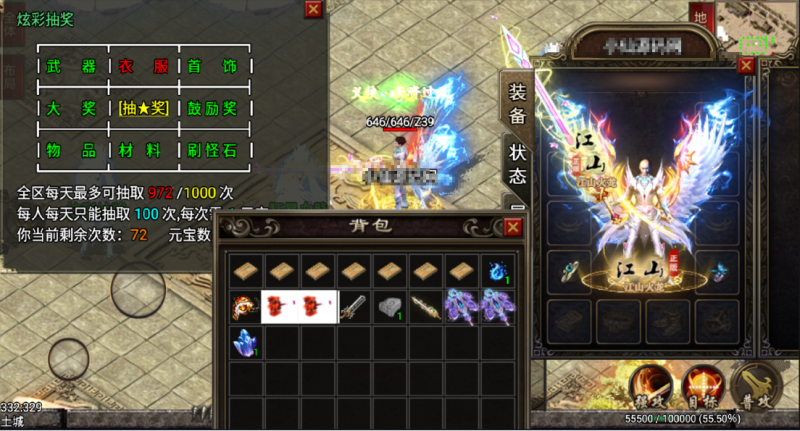Image resolution: width=800 pixels, height=431 pixels.
Task: Open the 首饰 jewelry category
Action: pyautogui.click(x=211, y=67)
